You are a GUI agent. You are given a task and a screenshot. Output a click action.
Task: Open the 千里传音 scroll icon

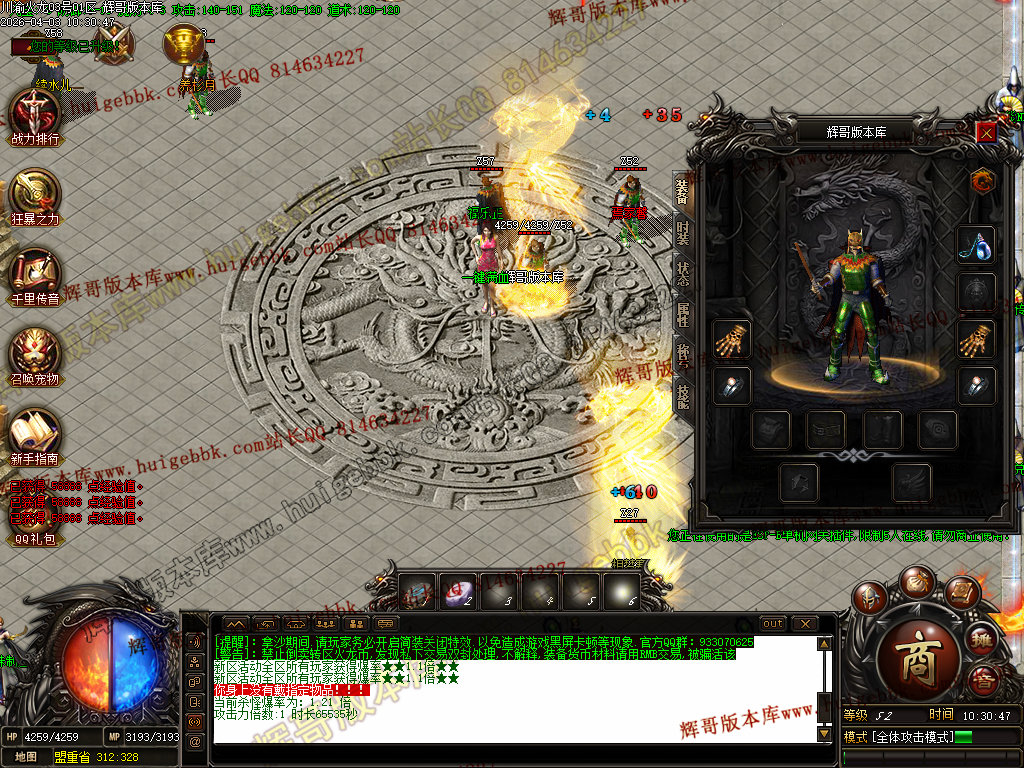pyautogui.click(x=35, y=271)
